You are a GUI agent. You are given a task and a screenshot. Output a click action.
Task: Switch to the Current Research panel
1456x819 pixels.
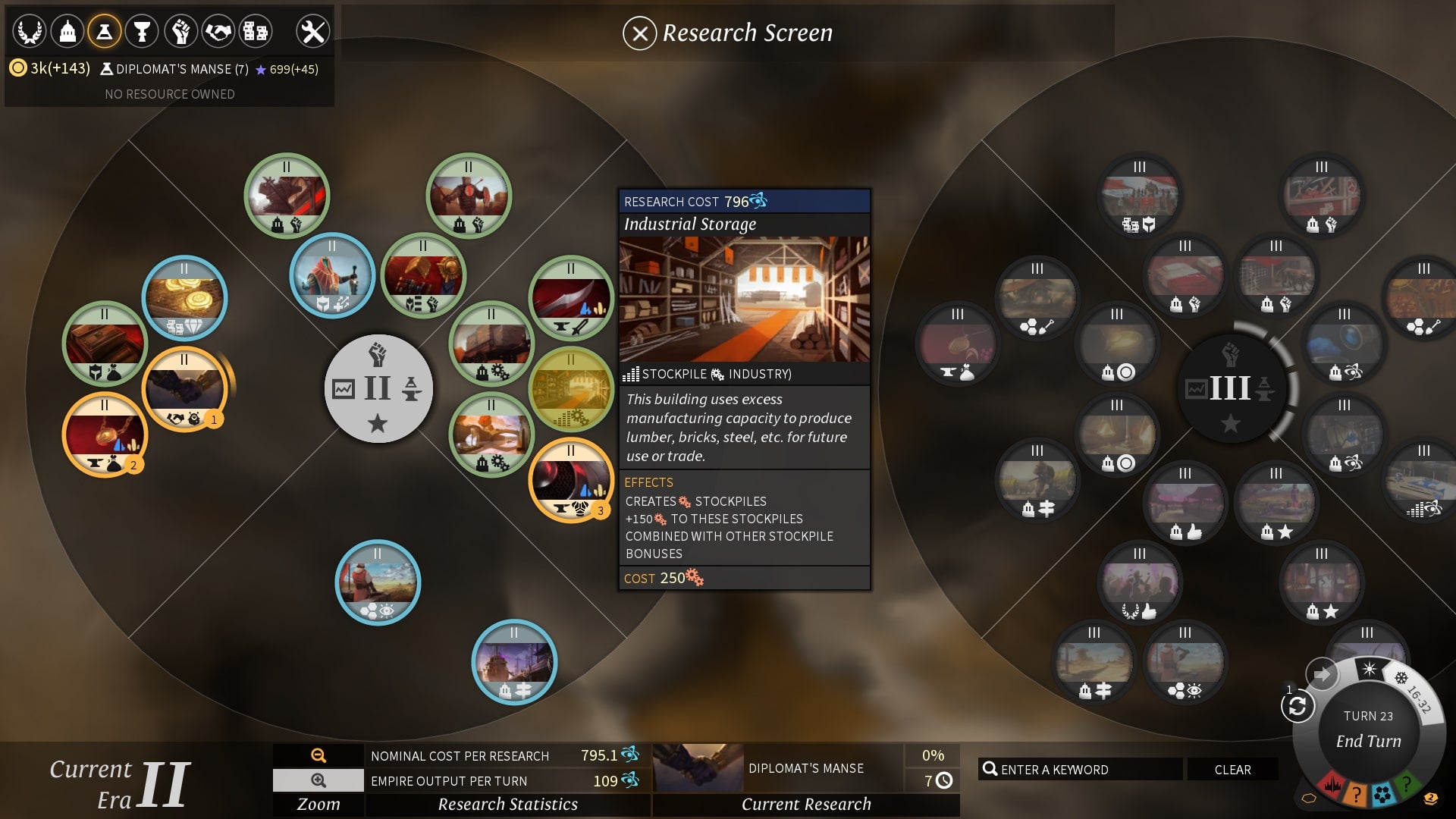tap(806, 804)
